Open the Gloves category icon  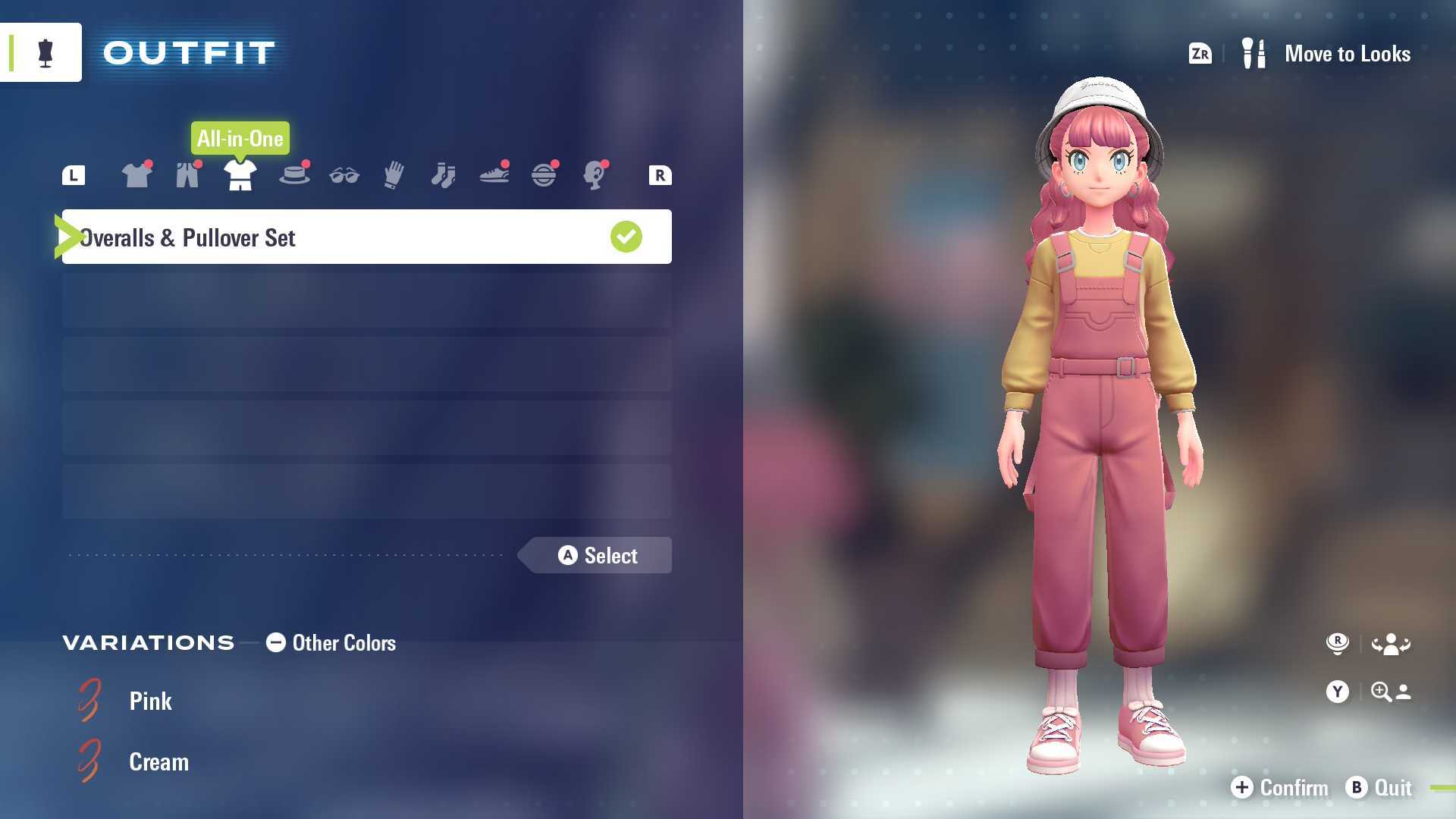point(393,174)
